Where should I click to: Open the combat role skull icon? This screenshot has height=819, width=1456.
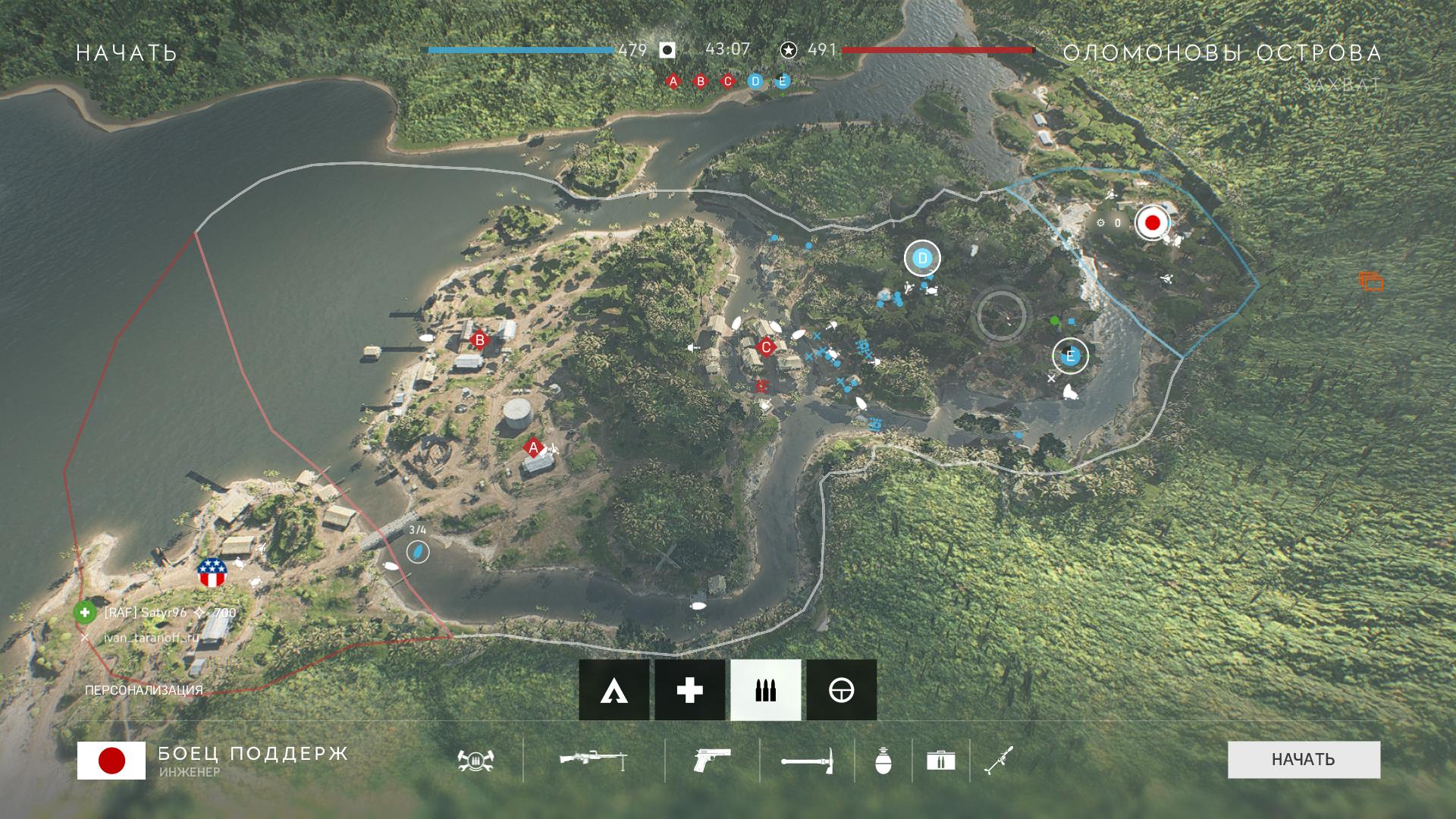(x=475, y=760)
